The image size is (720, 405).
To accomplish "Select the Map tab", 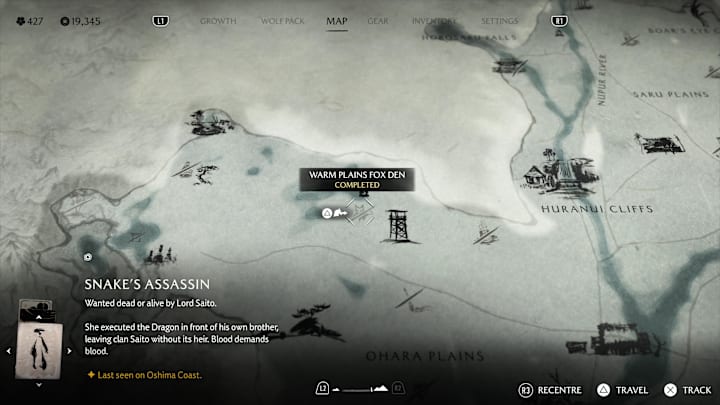I will [x=337, y=20].
